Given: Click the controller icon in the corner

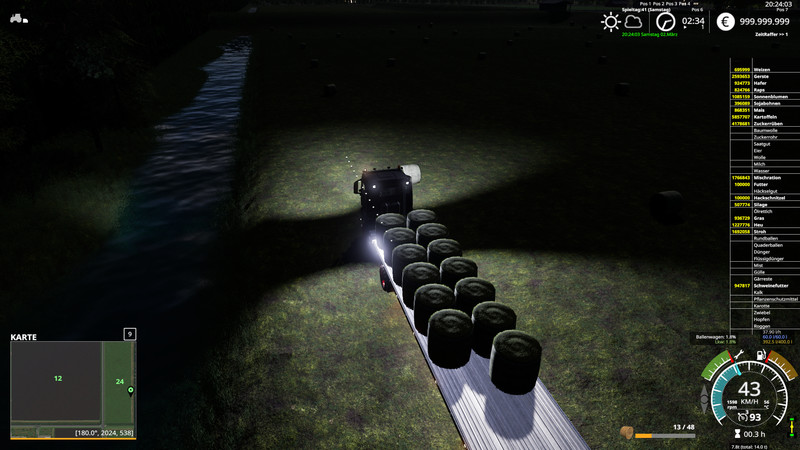Looking at the screenshot, I should coord(19,17).
